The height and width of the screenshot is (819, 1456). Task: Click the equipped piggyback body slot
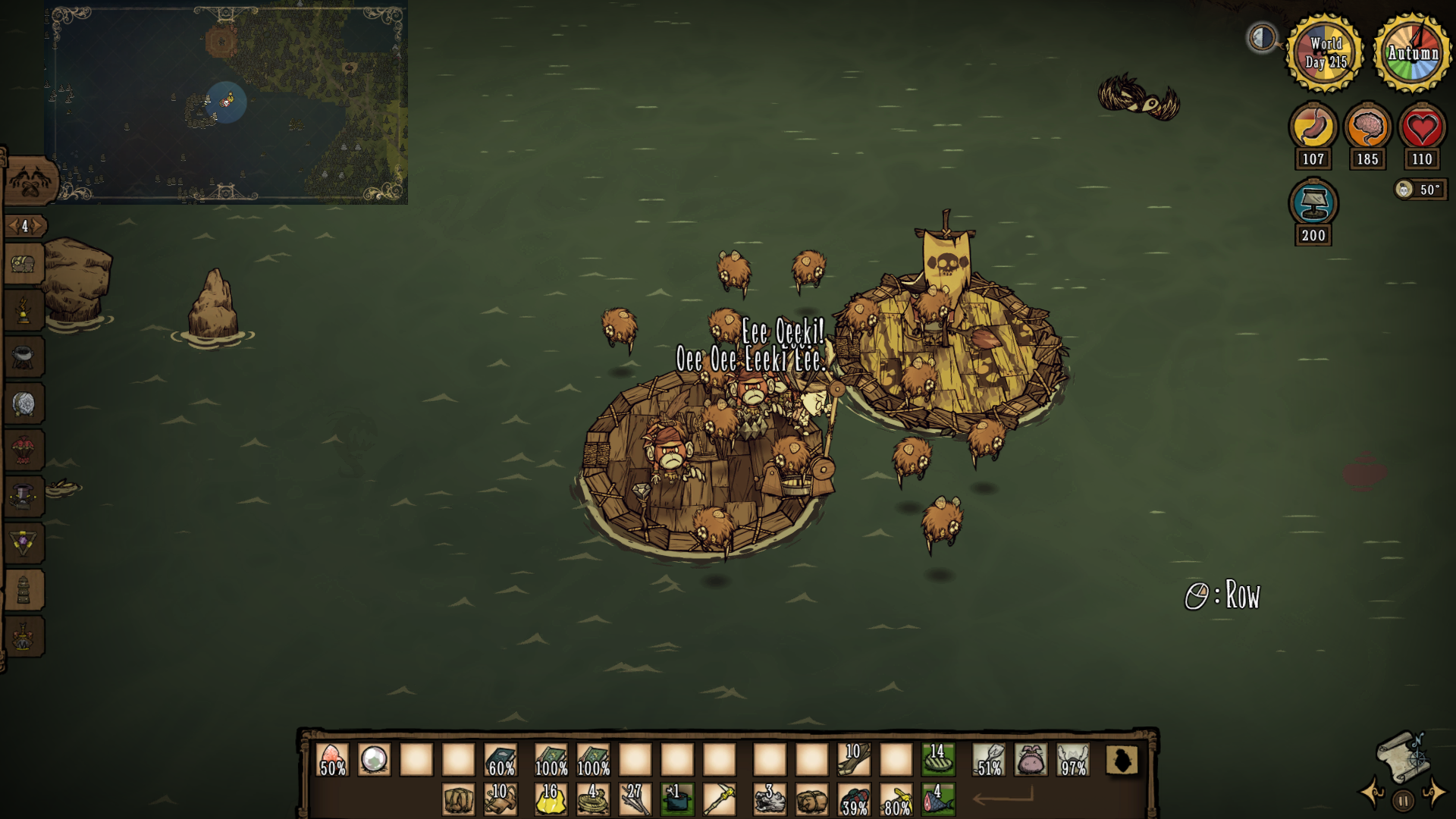pos(1031,759)
